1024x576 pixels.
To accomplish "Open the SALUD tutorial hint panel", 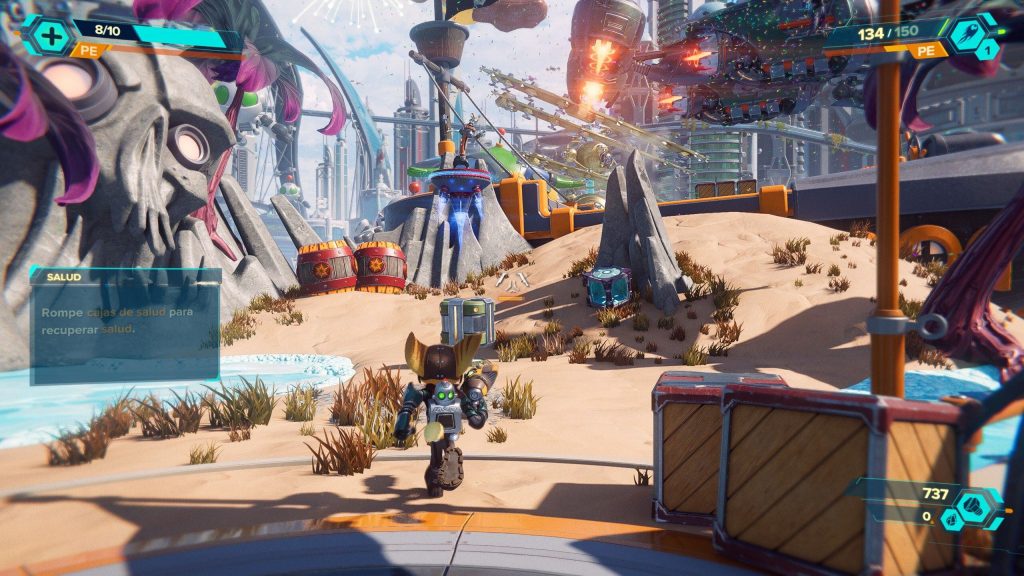I will (125, 325).
